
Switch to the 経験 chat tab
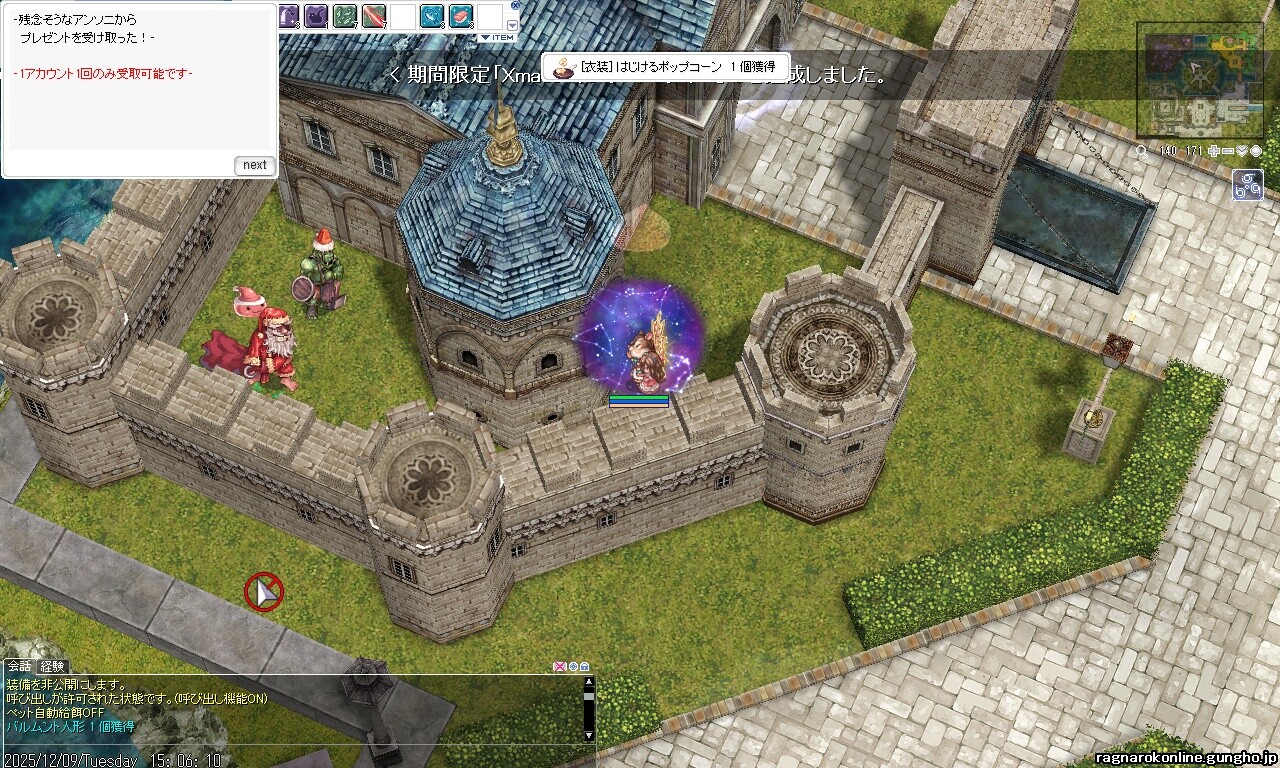click(52, 666)
